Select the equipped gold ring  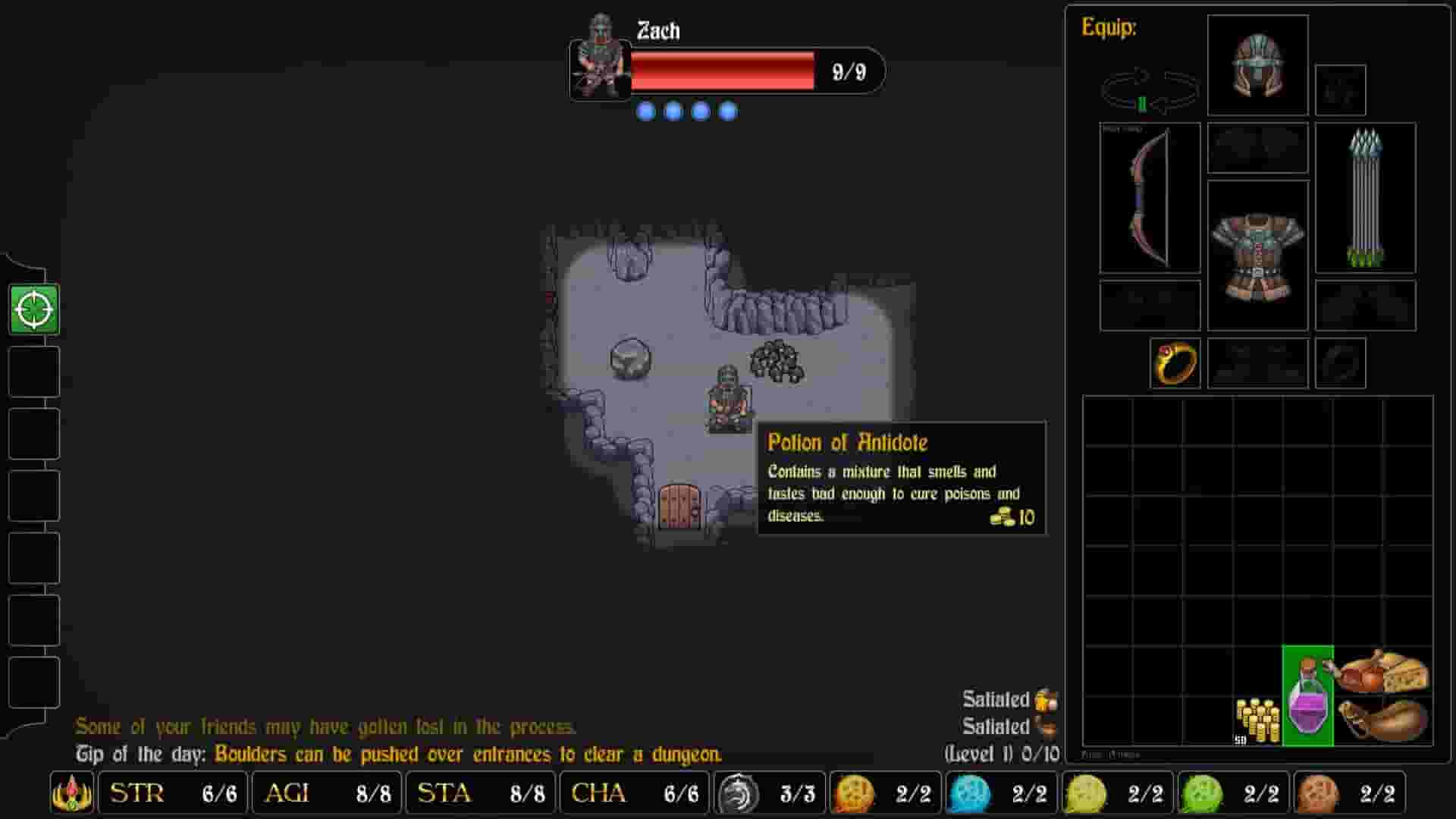[x=1174, y=363]
